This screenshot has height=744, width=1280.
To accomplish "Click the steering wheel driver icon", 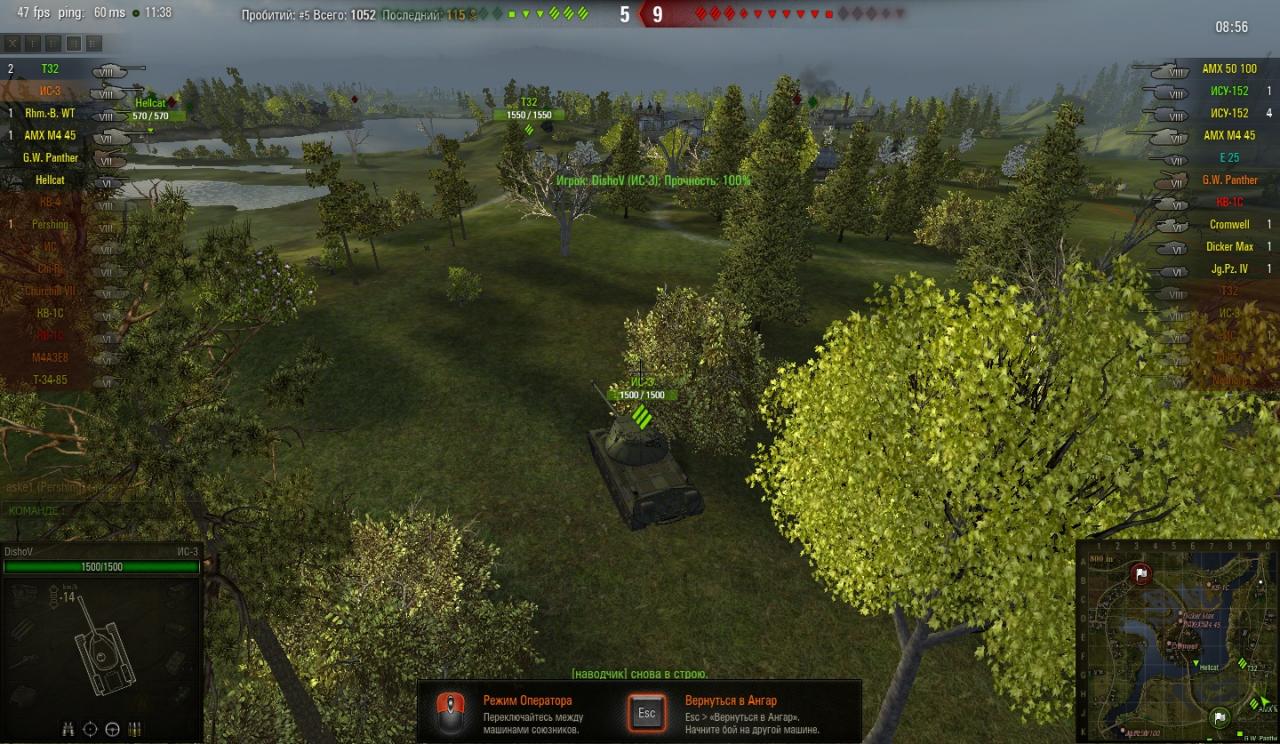I will (112, 728).
